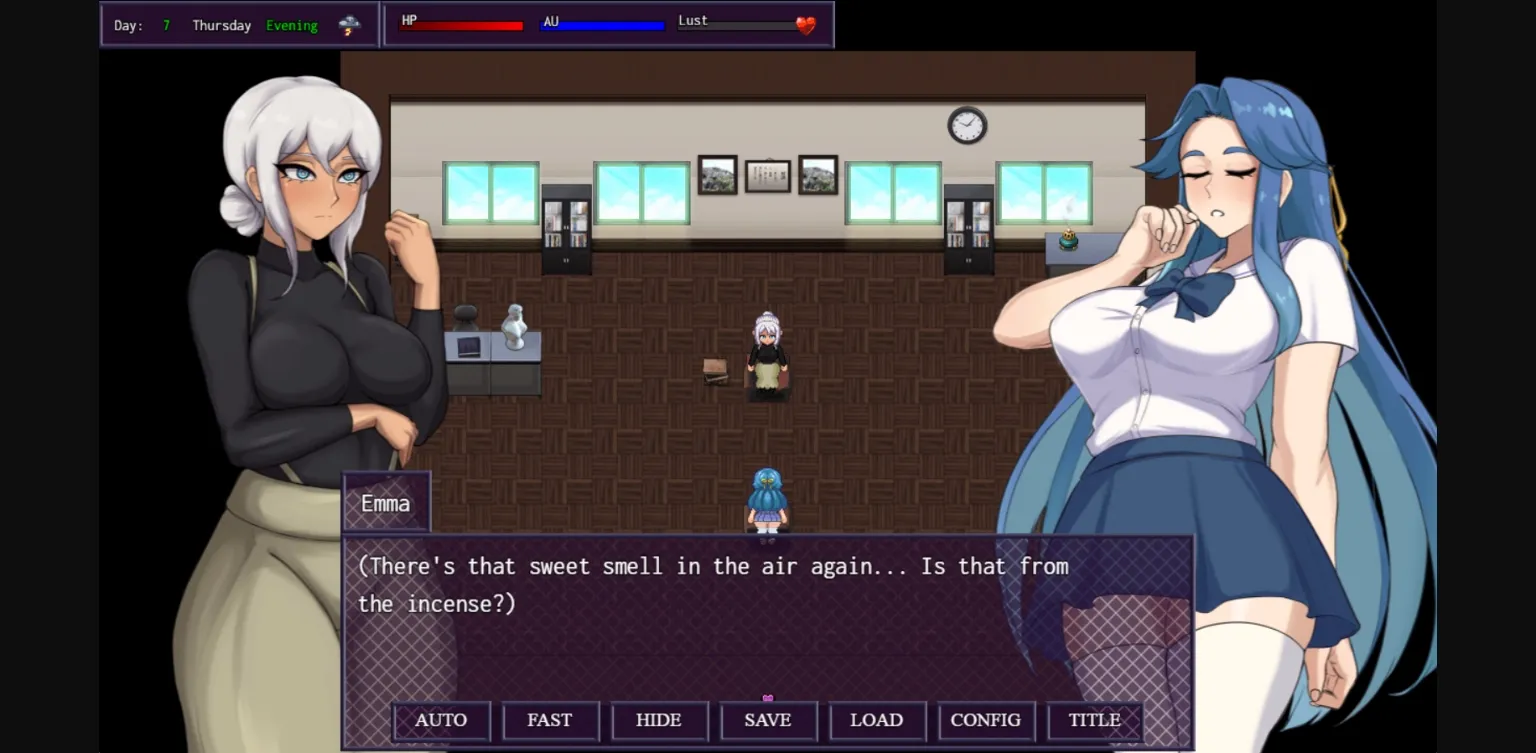The width and height of the screenshot is (1536, 753).
Task: Toggle HIDE to conceal the dialogue box
Action: 659,720
